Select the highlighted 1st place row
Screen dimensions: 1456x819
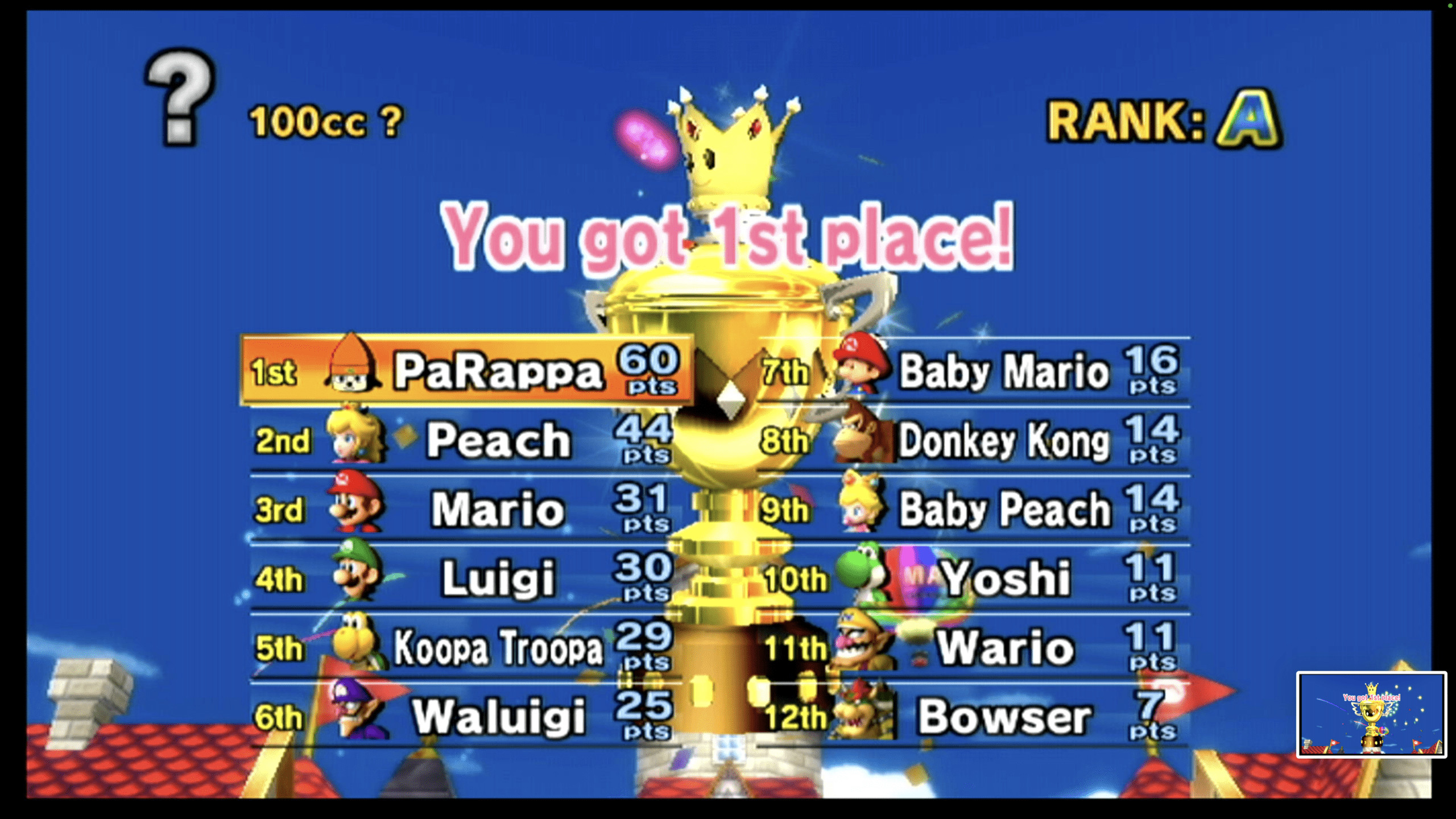[466, 373]
